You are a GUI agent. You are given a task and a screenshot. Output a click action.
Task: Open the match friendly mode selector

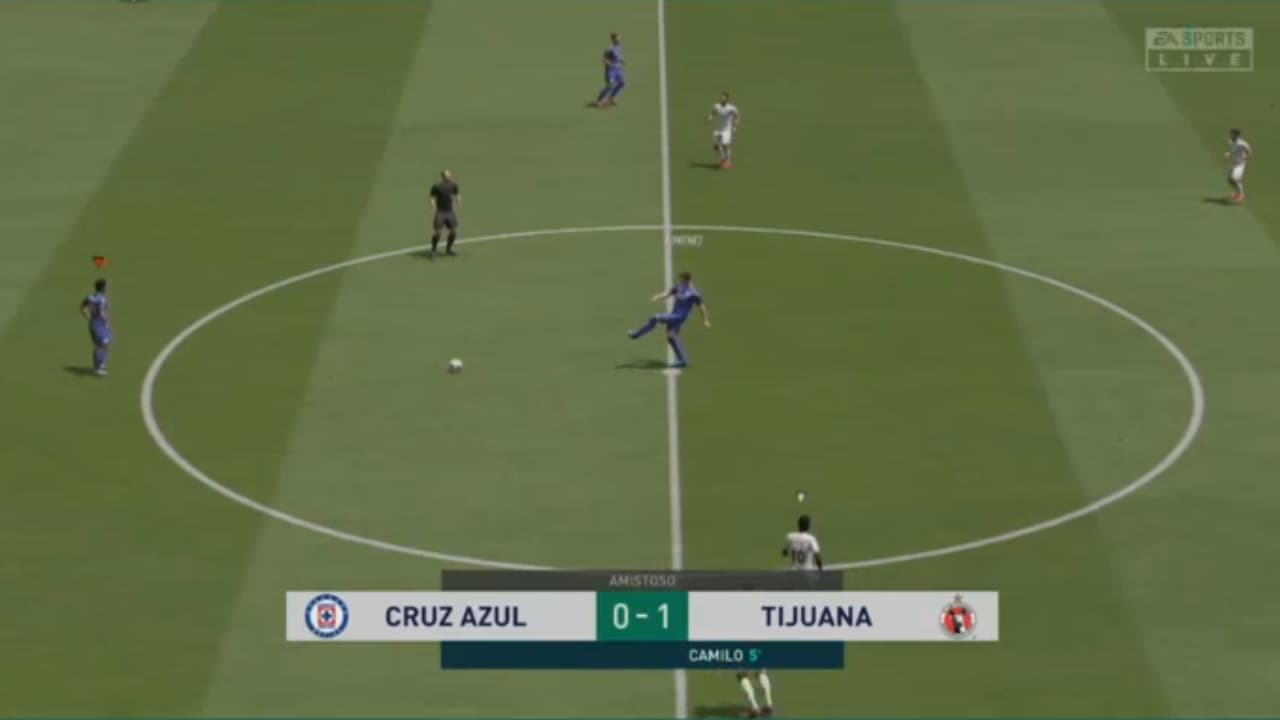coord(640,580)
